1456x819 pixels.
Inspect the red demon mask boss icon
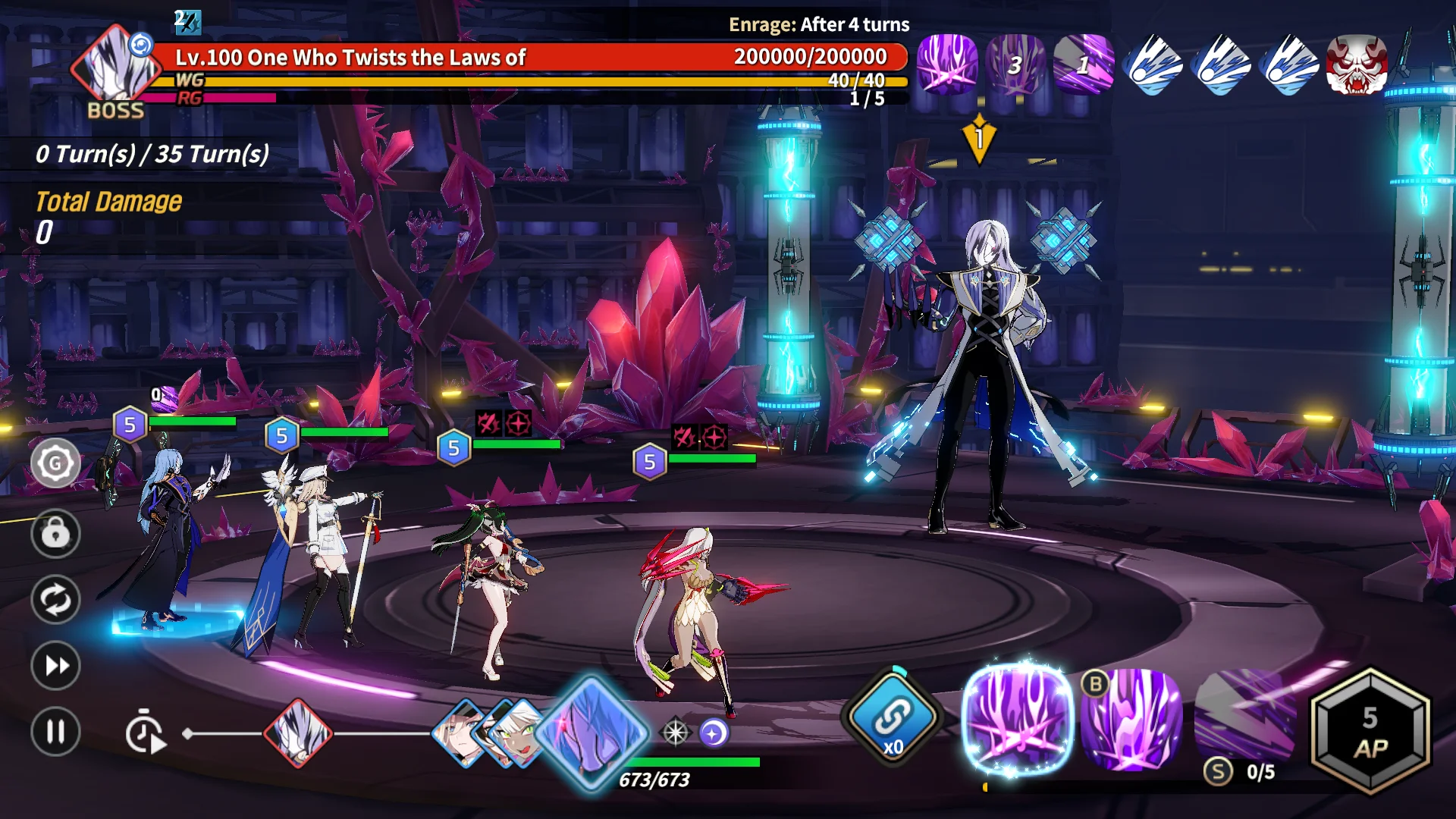1357,64
